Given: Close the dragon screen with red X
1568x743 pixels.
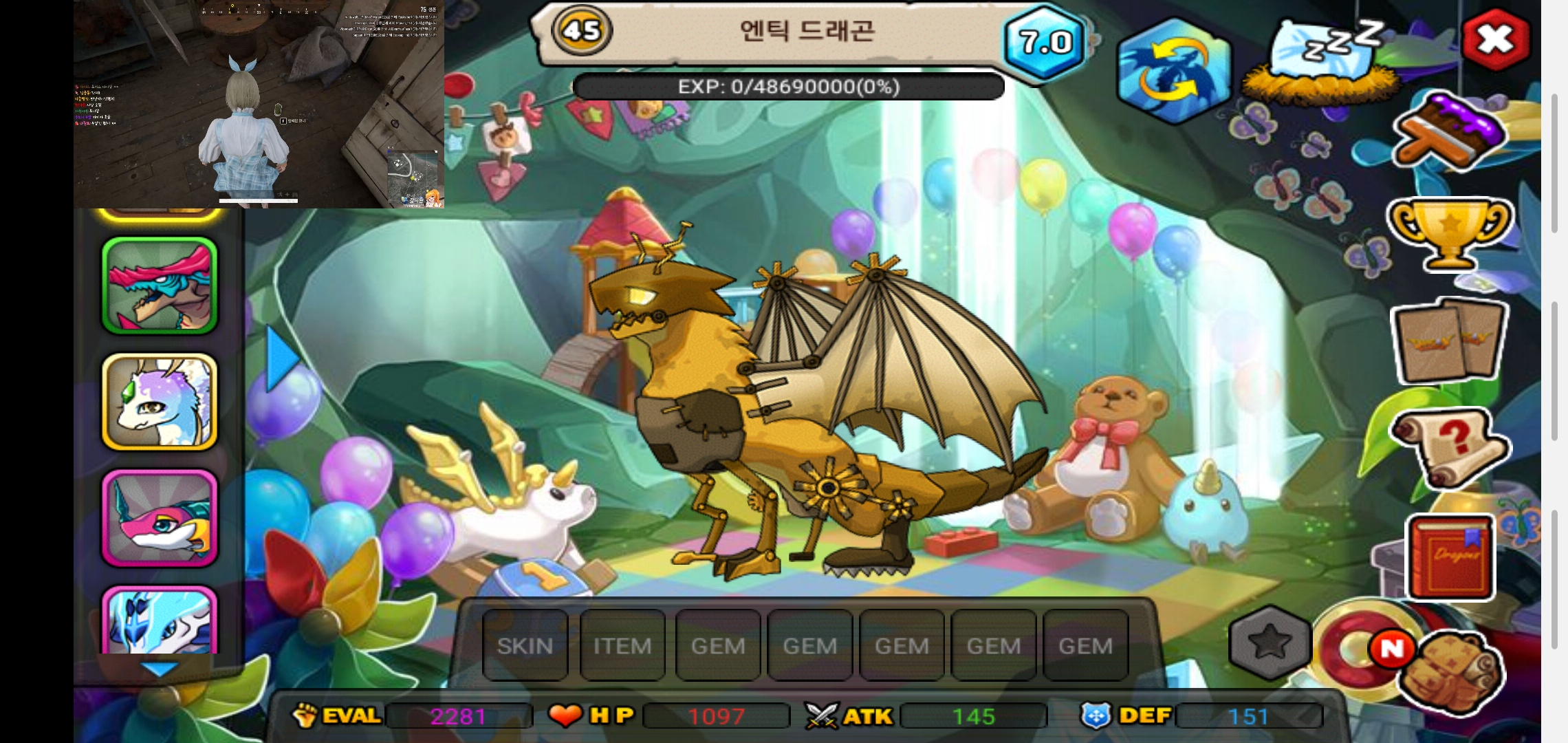Looking at the screenshot, I should 1495,39.
